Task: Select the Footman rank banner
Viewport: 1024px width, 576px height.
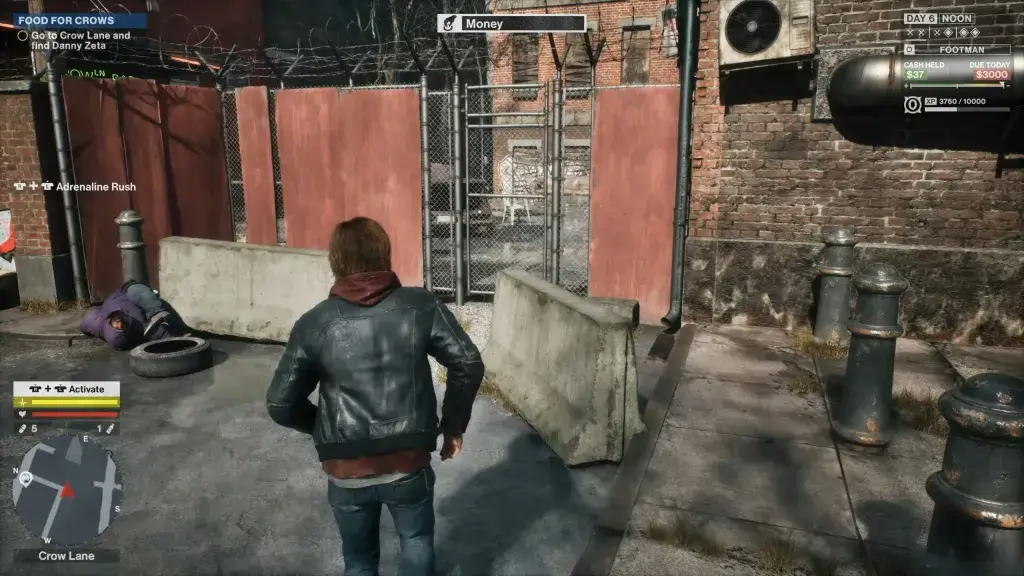Action: pyautogui.click(x=956, y=48)
